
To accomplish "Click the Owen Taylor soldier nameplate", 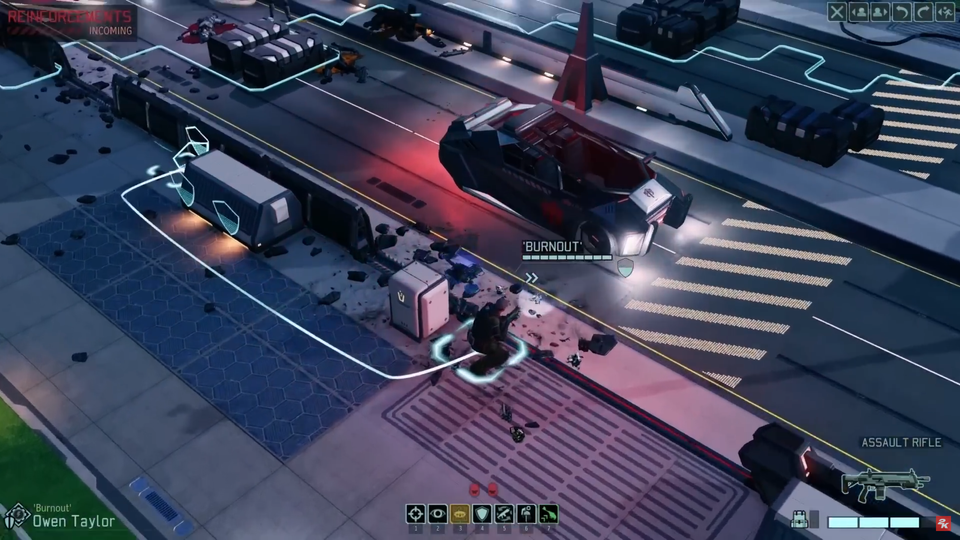I will 70,519.
